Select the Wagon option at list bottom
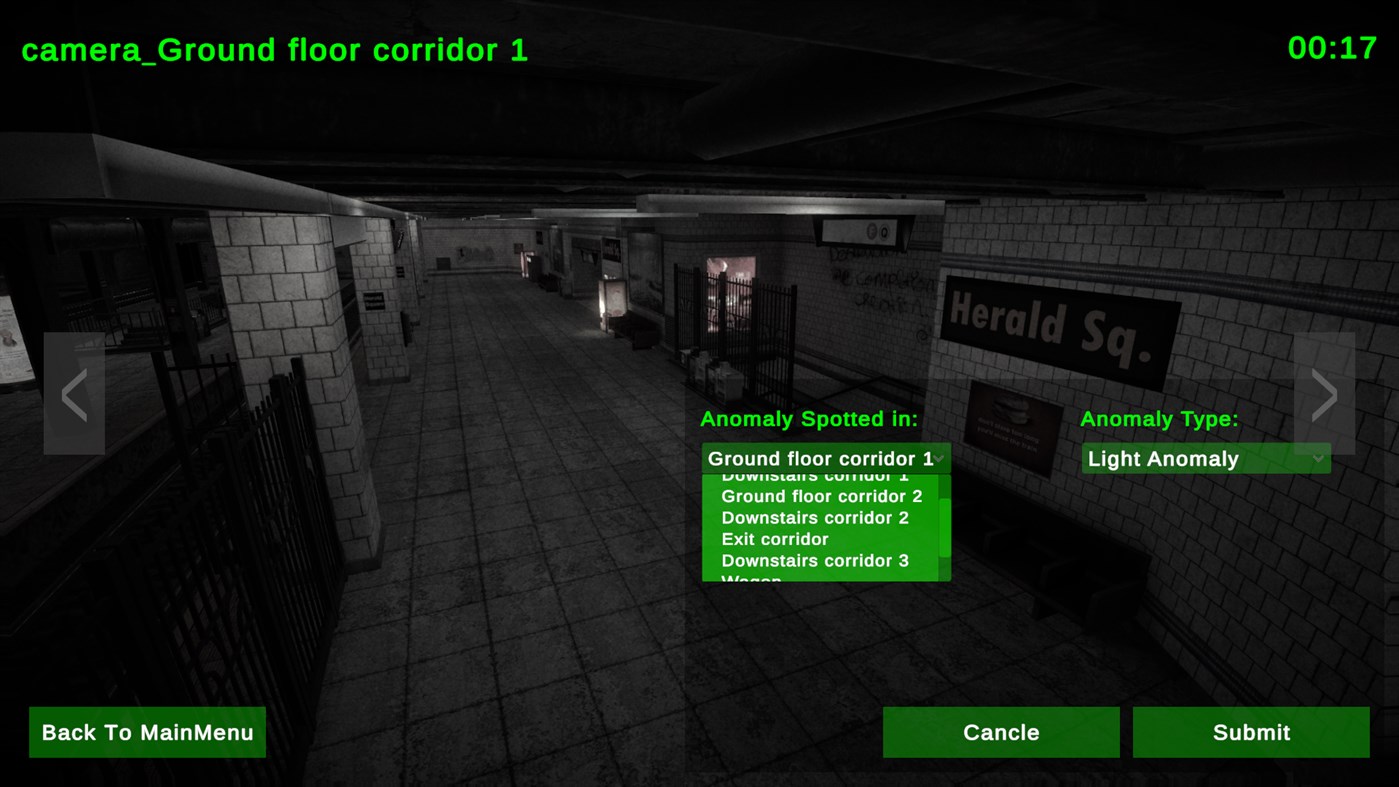 click(752, 578)
